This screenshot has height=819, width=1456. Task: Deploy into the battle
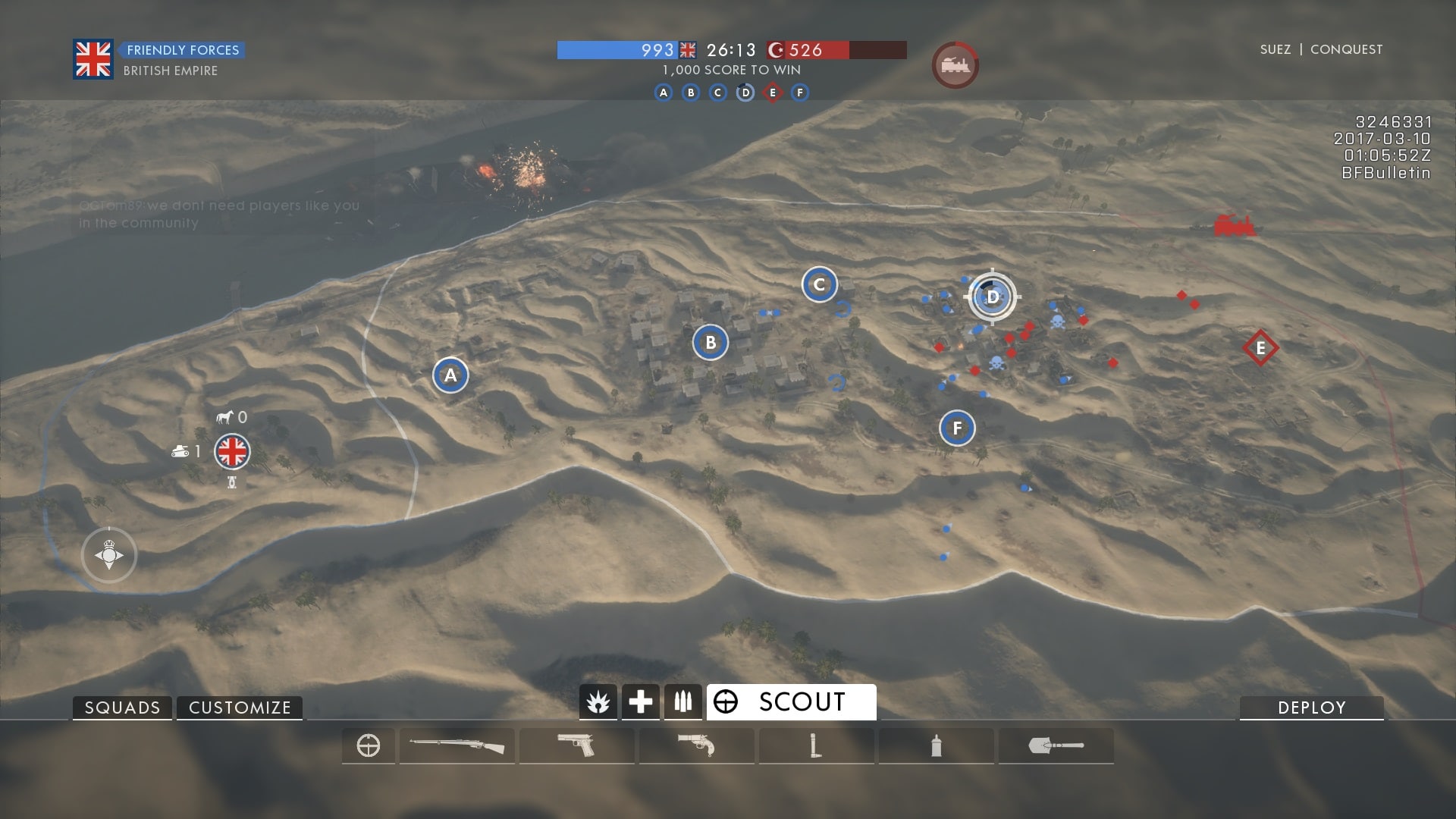(1311, 708)
